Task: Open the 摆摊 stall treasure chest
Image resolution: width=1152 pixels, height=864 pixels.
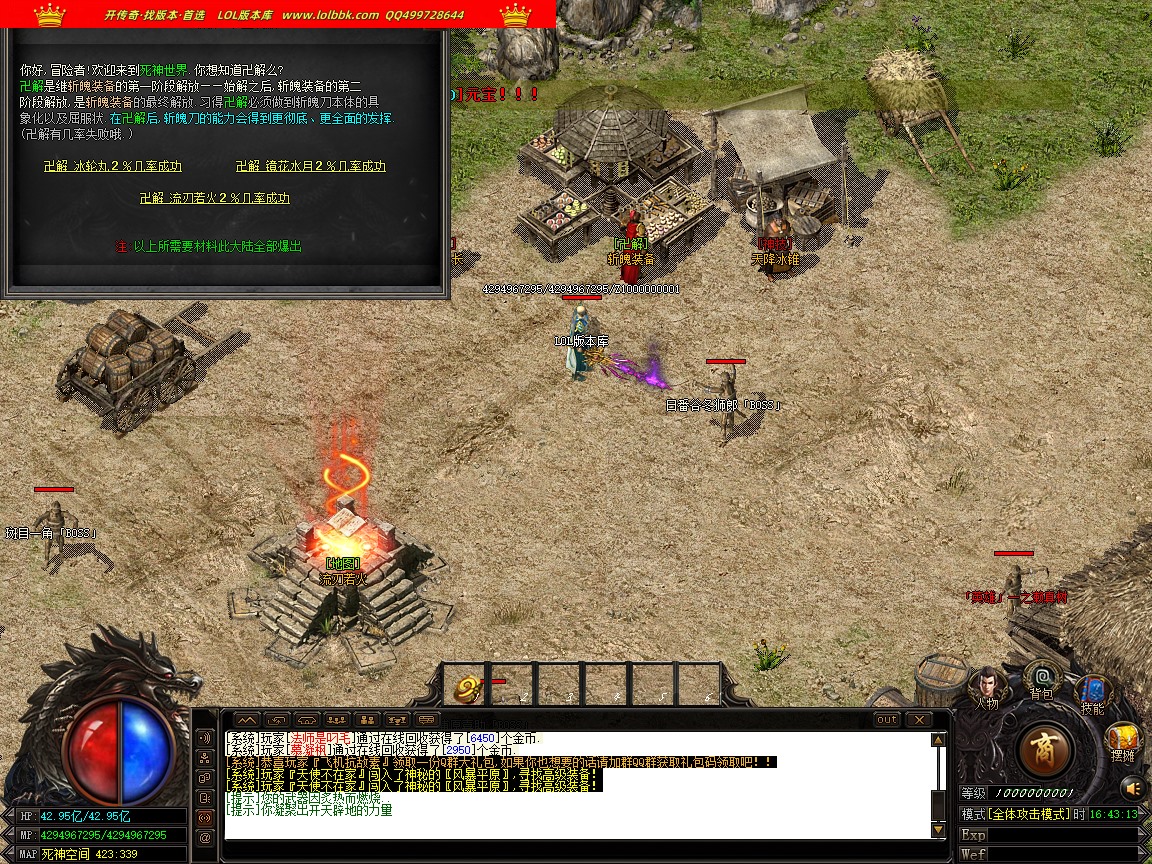Action: 1123,740
